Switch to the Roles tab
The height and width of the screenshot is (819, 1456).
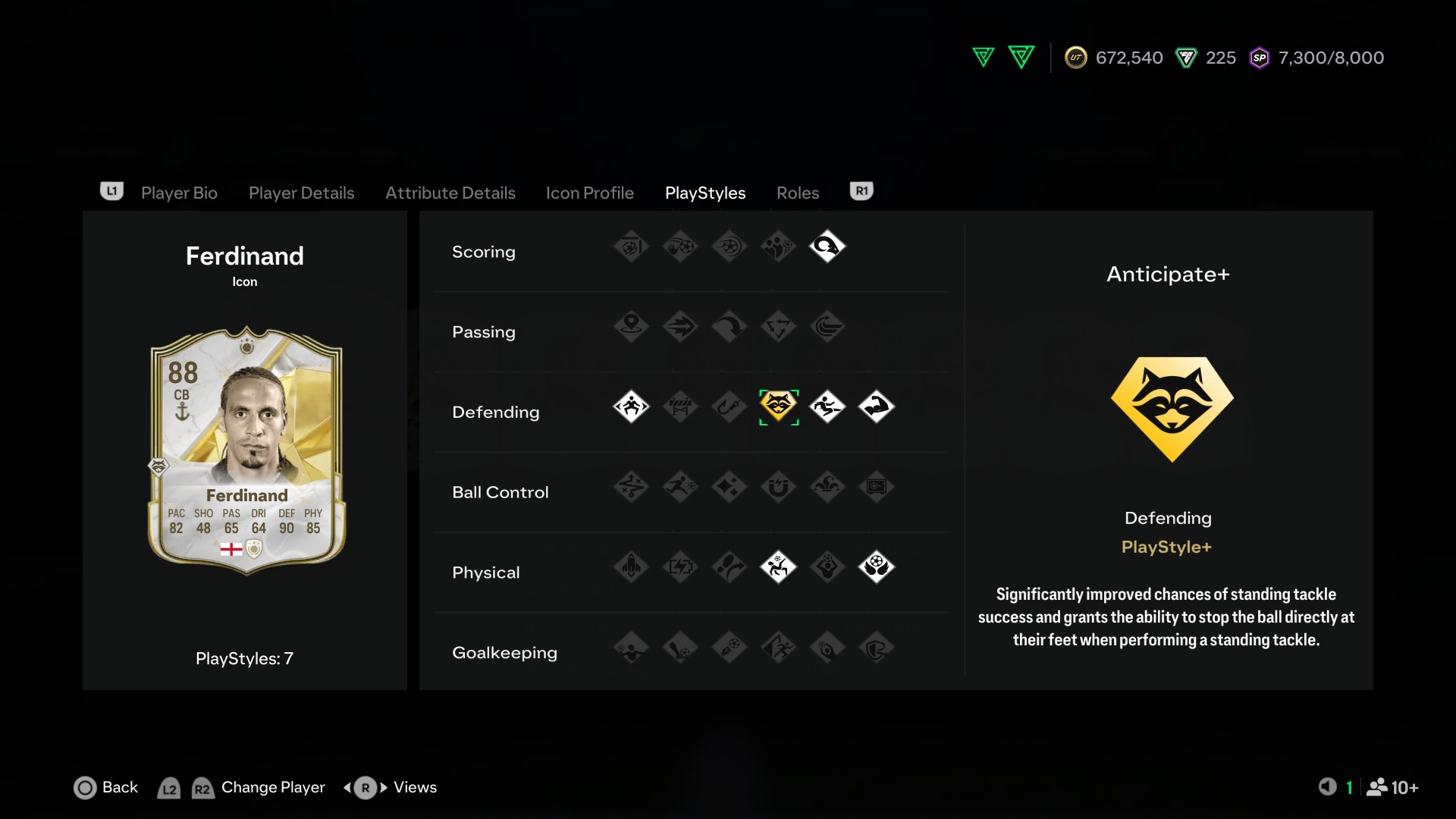(x=797, y=193)
